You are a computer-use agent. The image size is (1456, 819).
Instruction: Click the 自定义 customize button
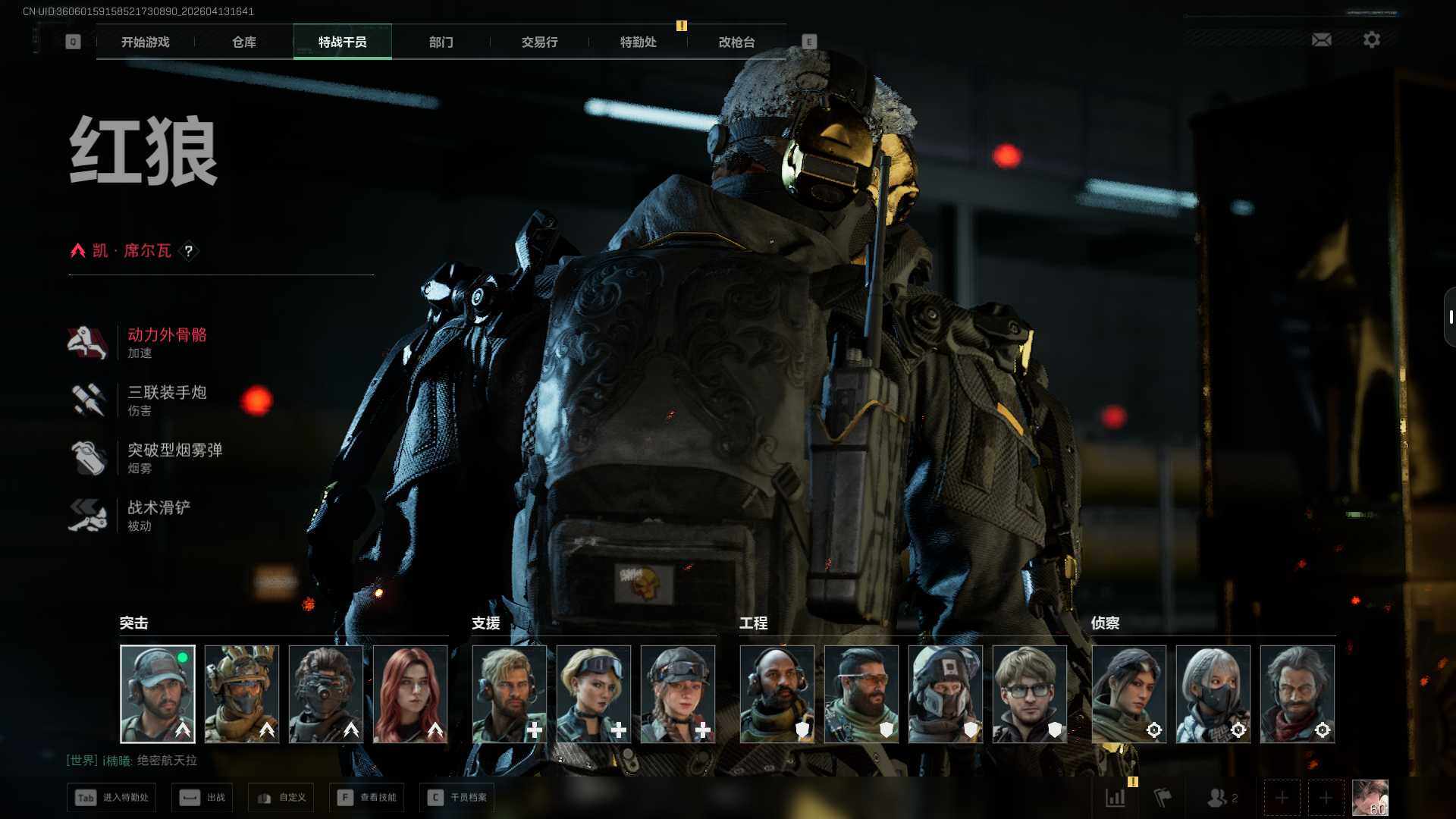[282, 798]
